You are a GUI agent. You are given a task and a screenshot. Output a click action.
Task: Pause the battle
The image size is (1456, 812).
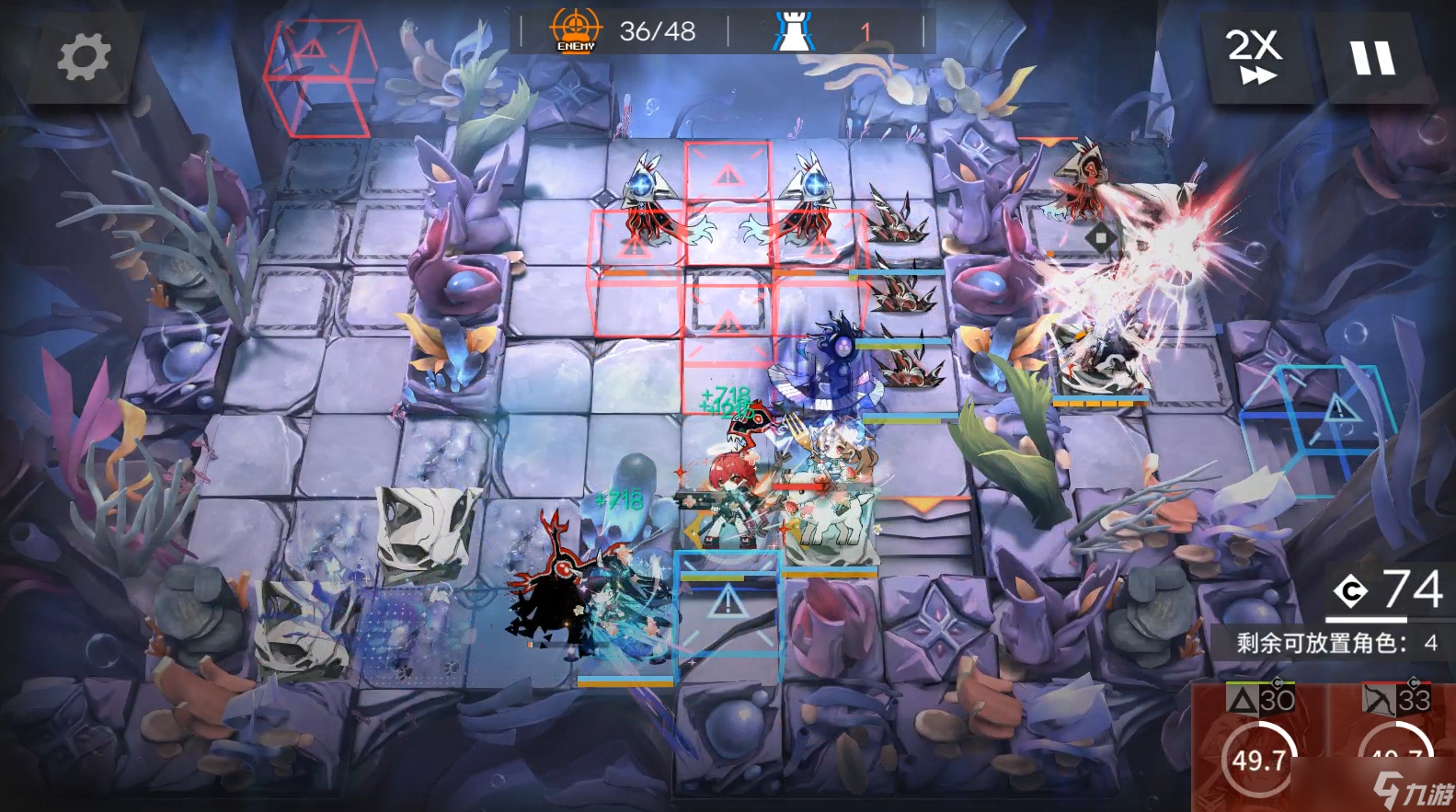pyautogui.click(x=1372, y=57)
